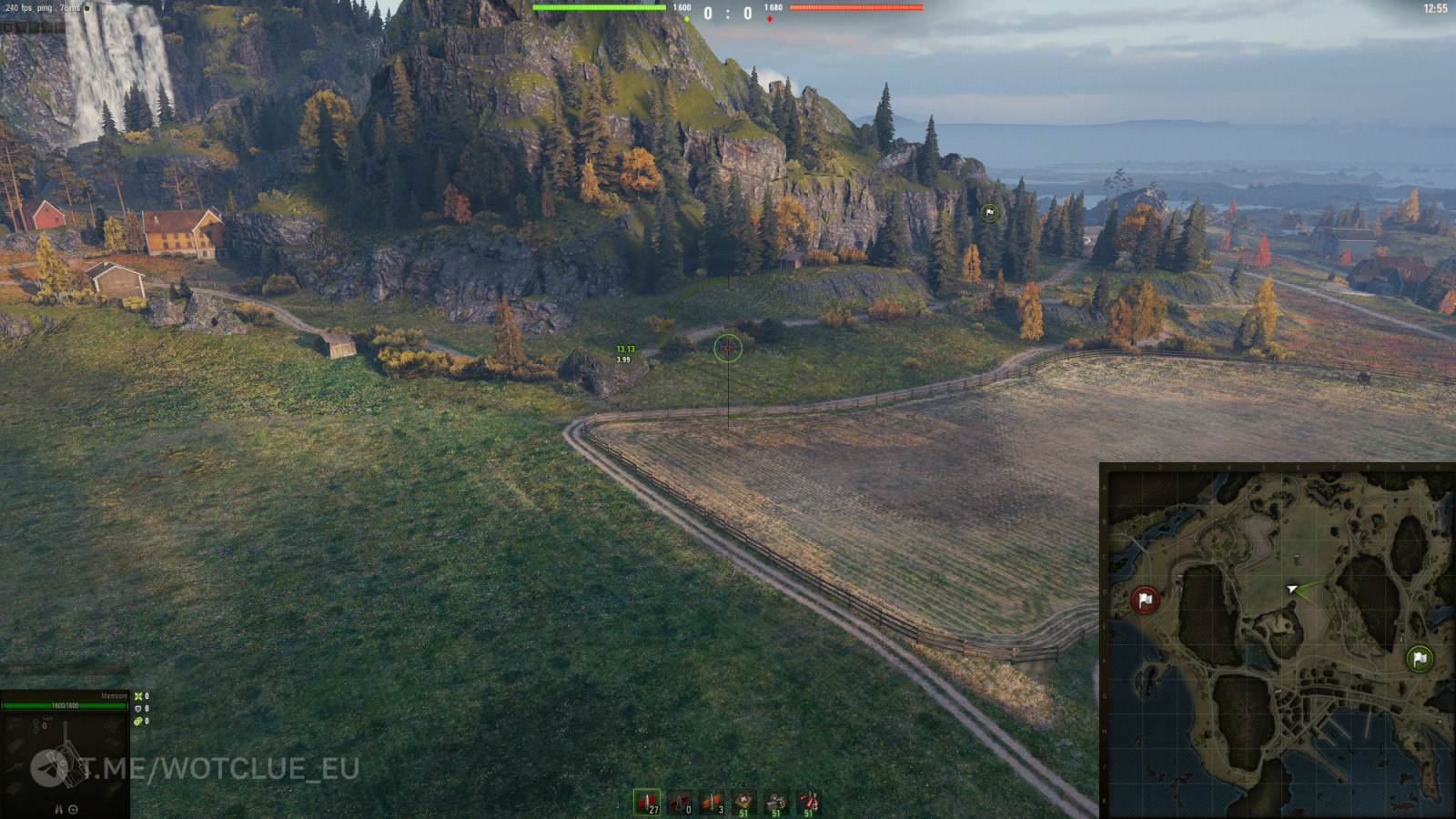1456x819 pixels.
Task: Choose the orange shell with 3 rounds
Action: [713, 803]
